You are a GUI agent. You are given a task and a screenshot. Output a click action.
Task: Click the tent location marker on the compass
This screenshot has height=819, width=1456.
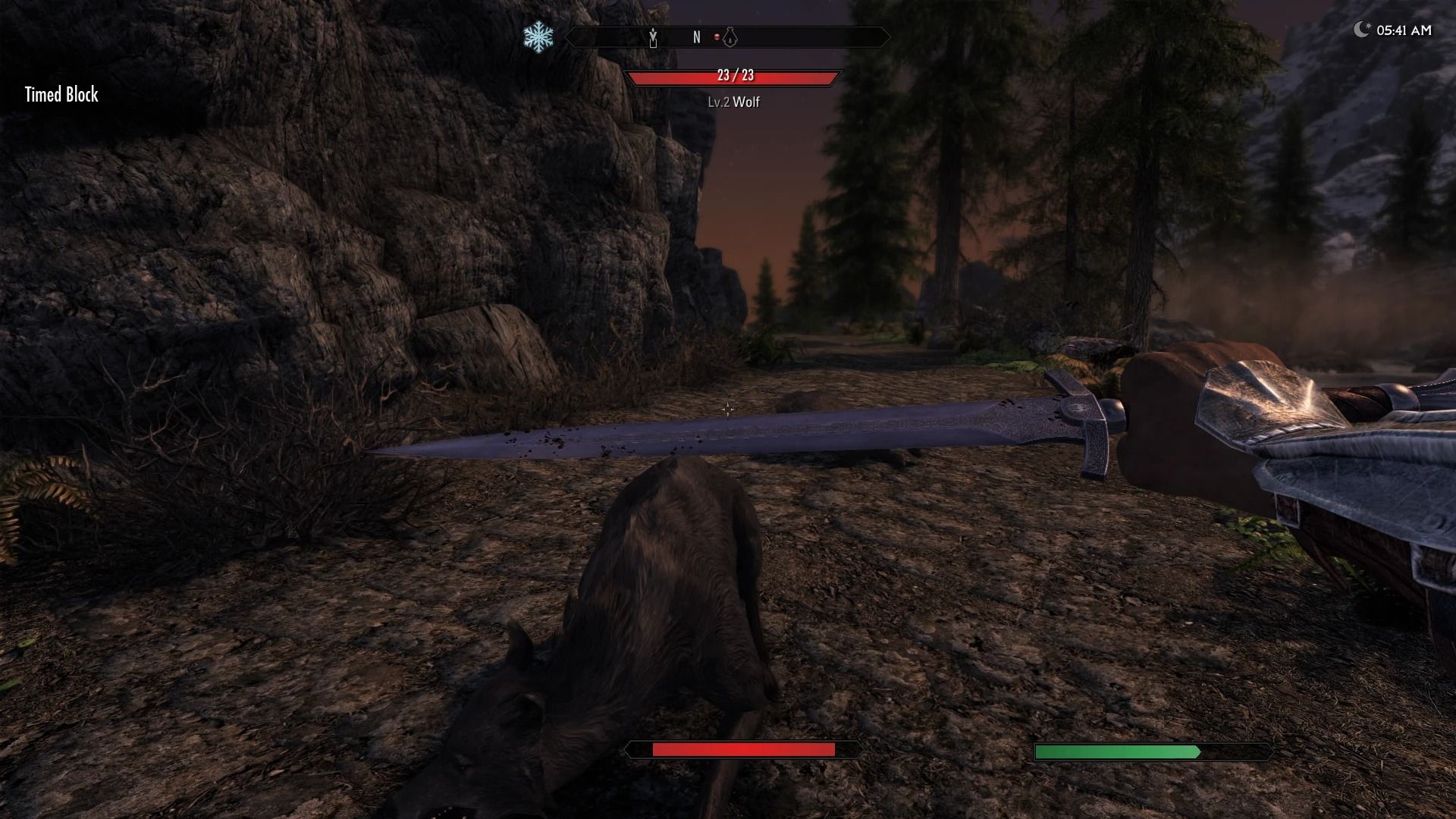coord(730,36)
